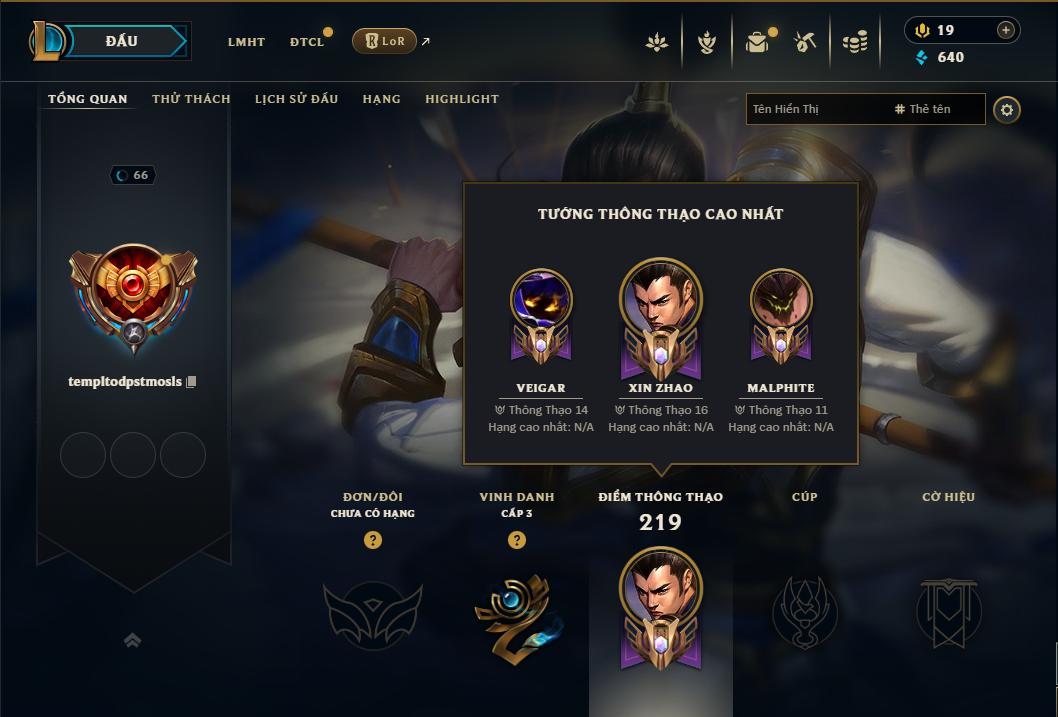Screen dimensions: 1058x717
Task: Expand the profile banner arrow
Action: pyautogui.click(x=132, y=640)
